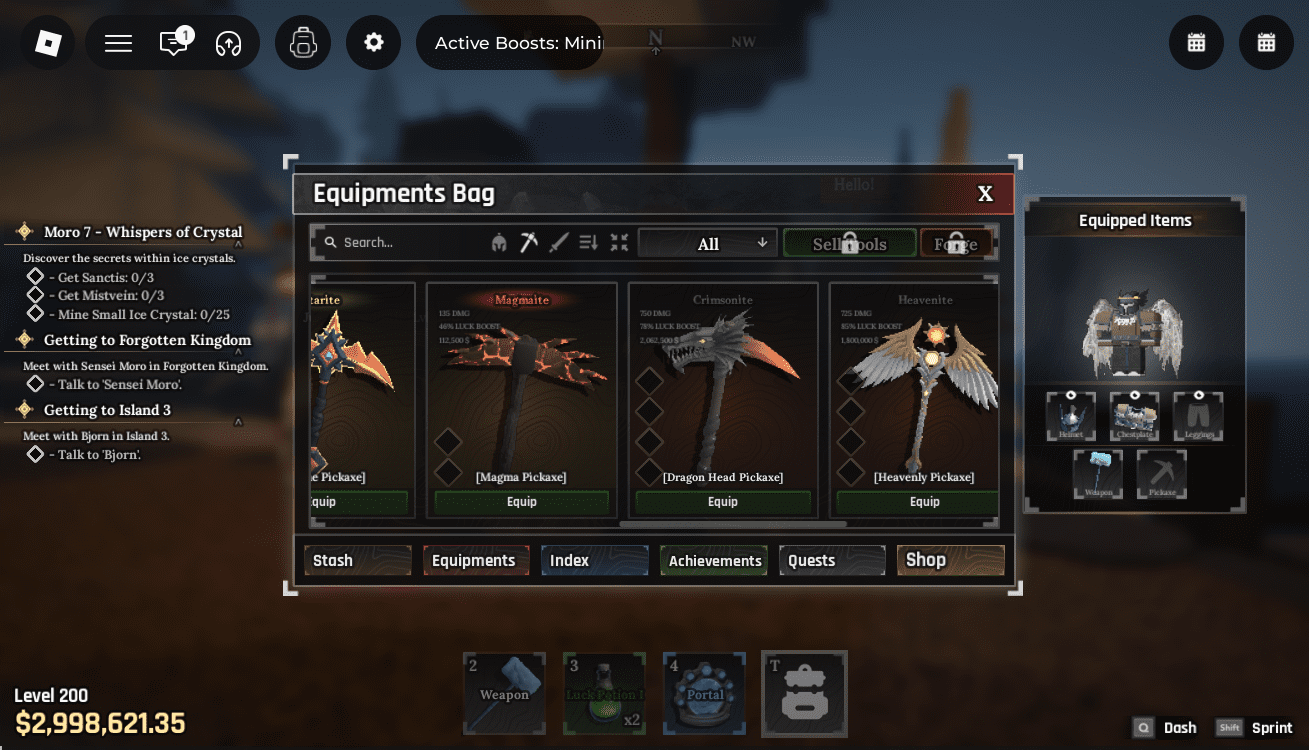This screenshot has height=750, width=1309.
Task: Switch to the Achievements tab
Action: tap(713, 560)
